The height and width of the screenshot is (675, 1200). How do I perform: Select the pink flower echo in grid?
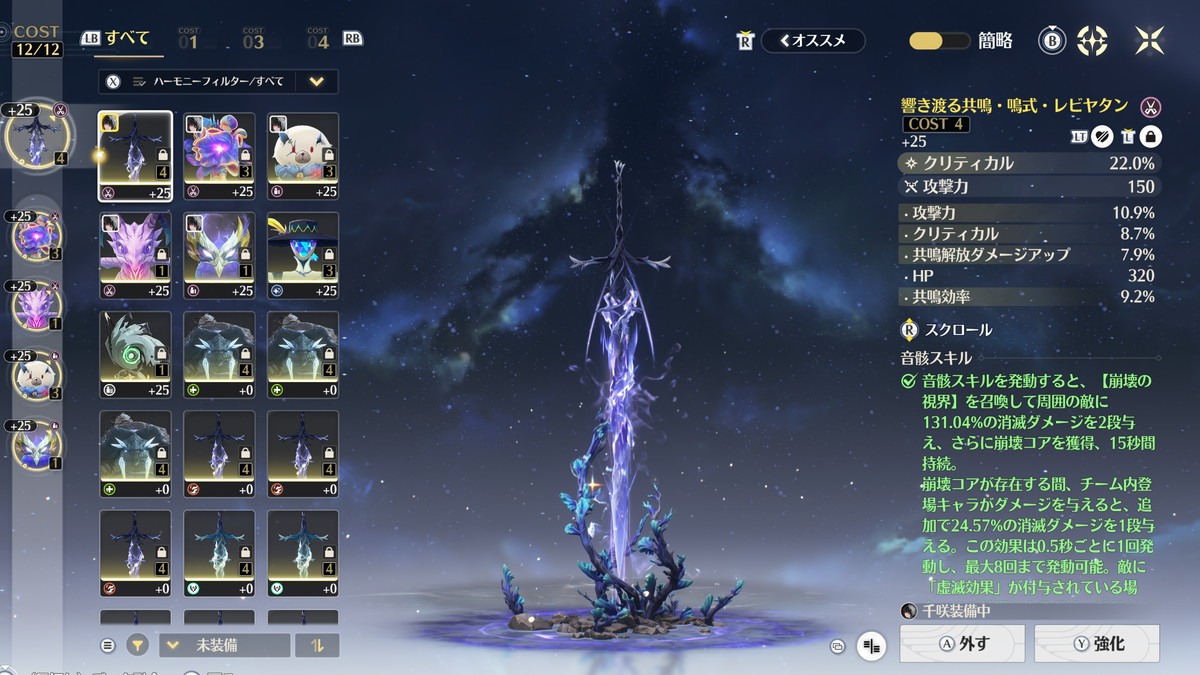[218, 156]
